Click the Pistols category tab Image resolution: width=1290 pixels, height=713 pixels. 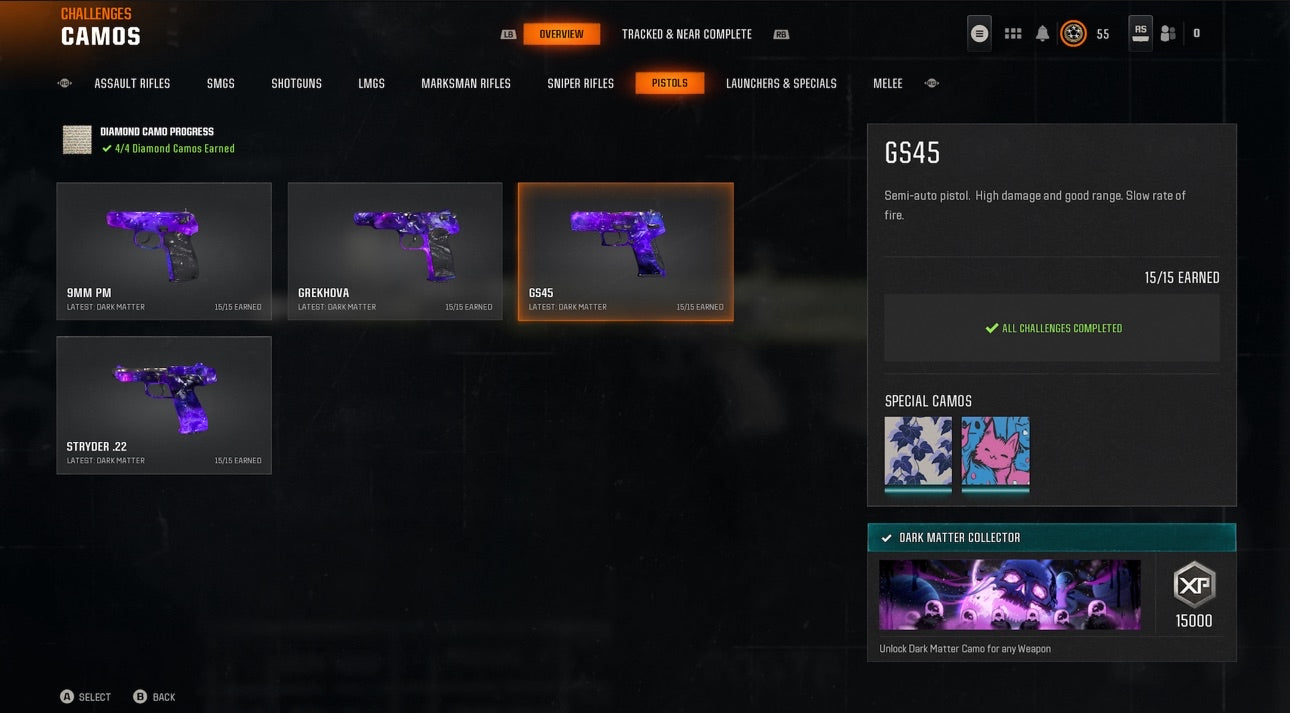[x=669, y=83]
